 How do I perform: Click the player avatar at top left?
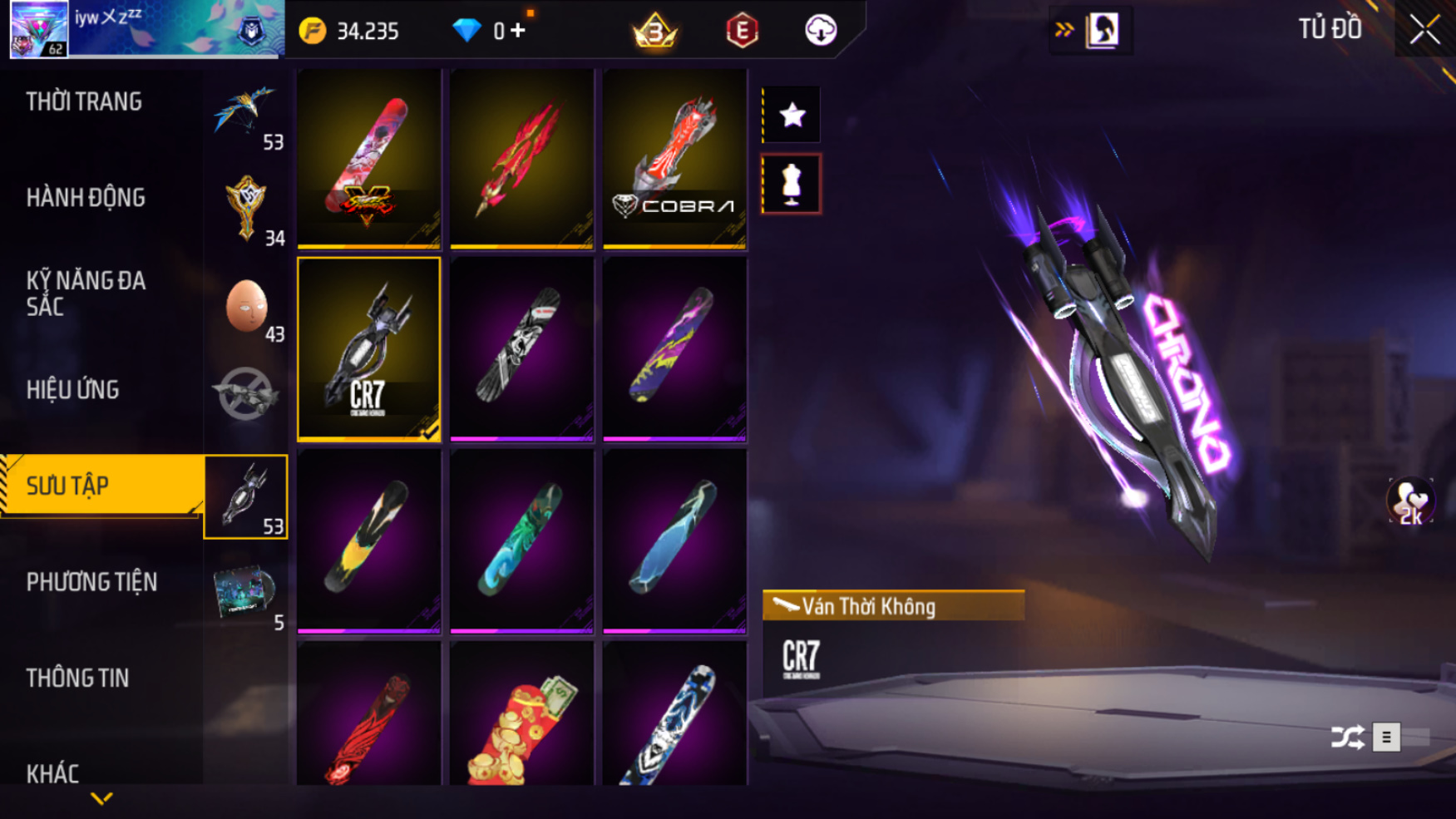pyautogui.click(x=38, y=29)
